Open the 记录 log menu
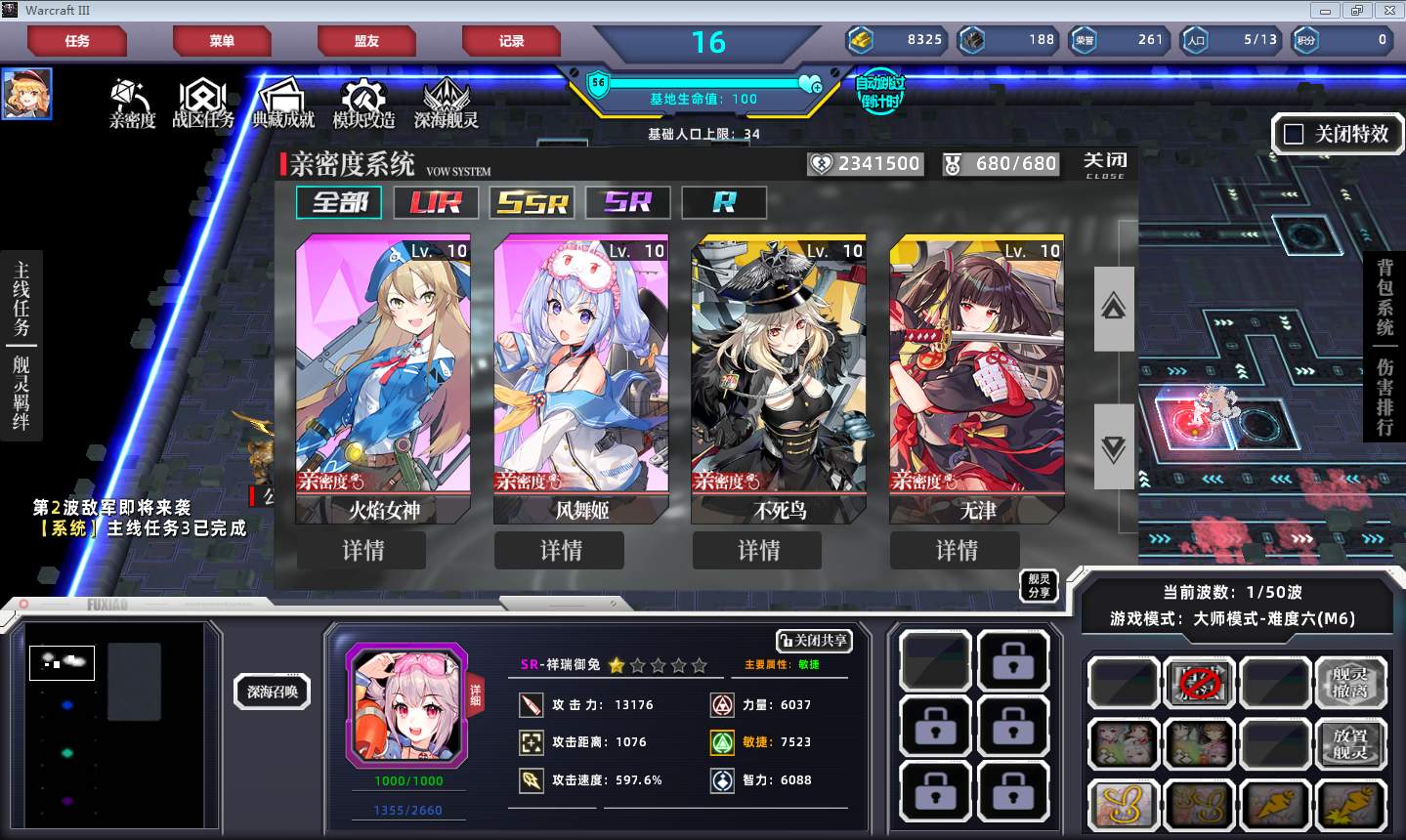 click(511, 41)
